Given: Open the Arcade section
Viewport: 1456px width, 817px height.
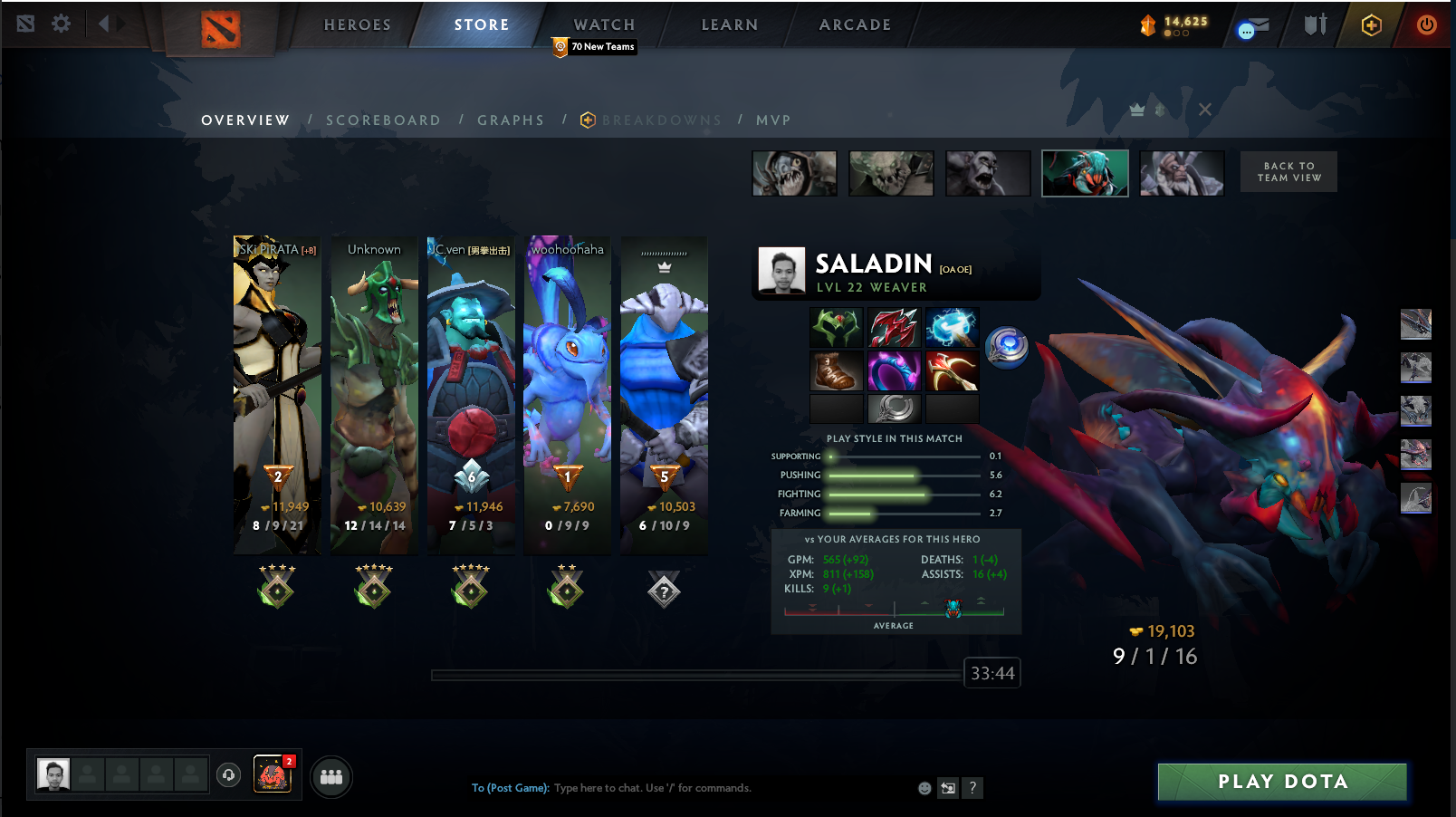Looking at the screenshot, I should click(855, 24).
